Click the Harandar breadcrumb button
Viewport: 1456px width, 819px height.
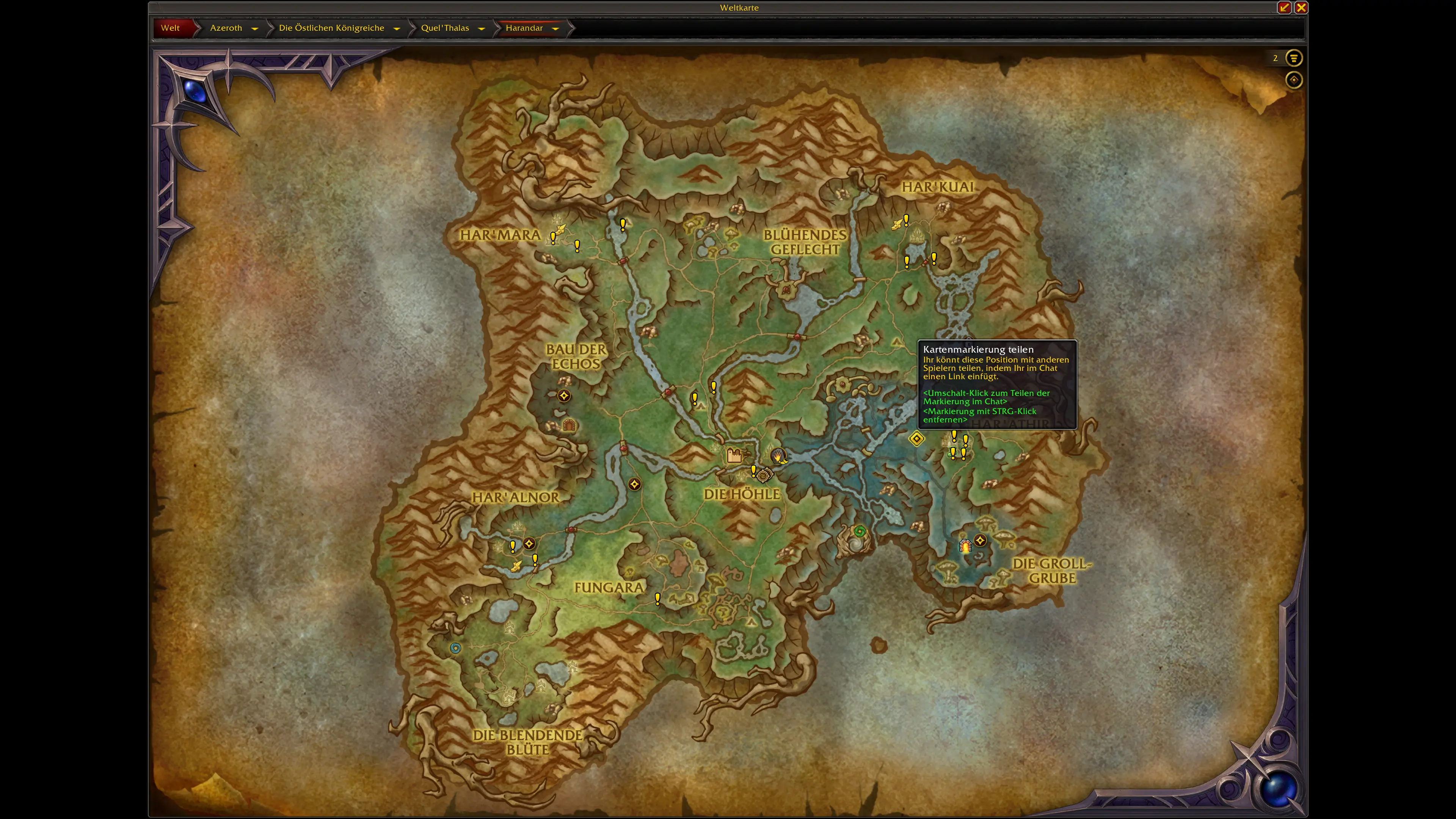tap(524, 28)
